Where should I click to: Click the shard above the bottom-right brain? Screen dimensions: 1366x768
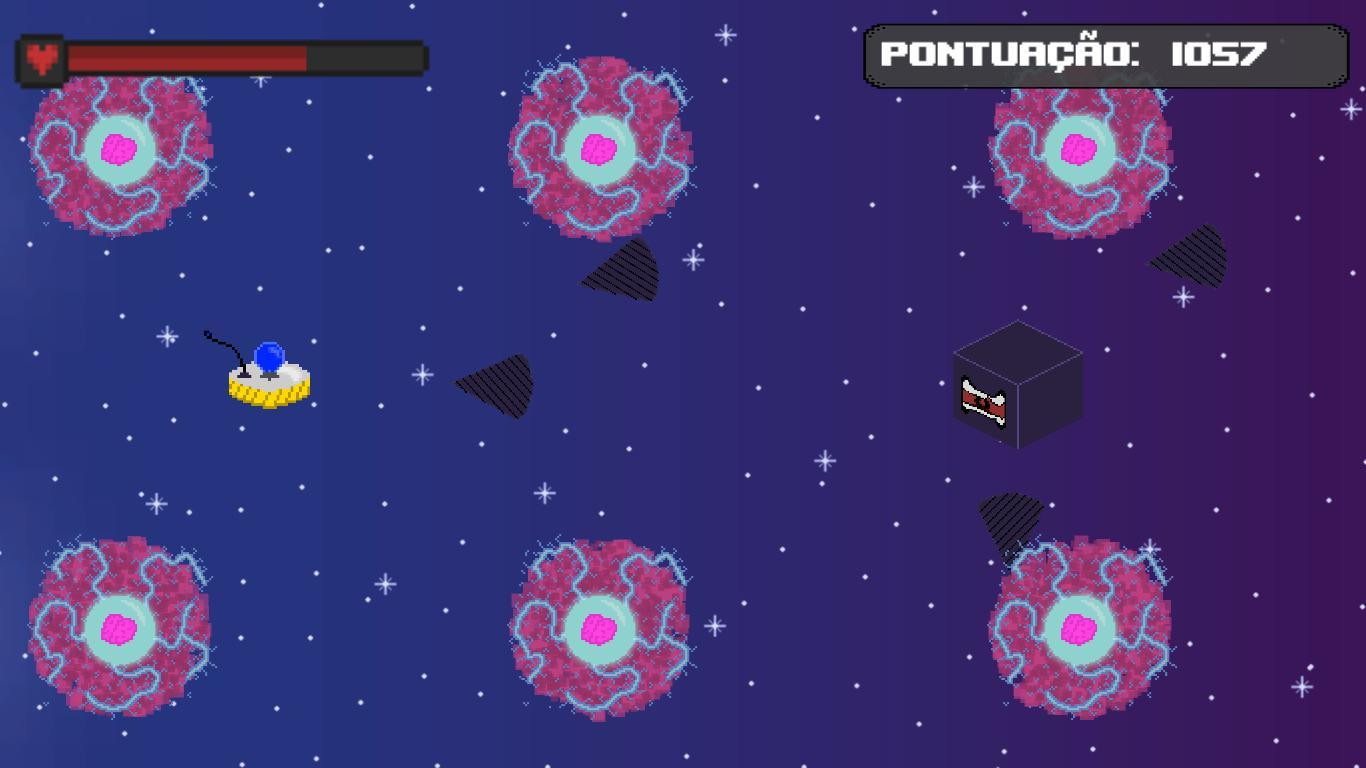coord(1010,520)
